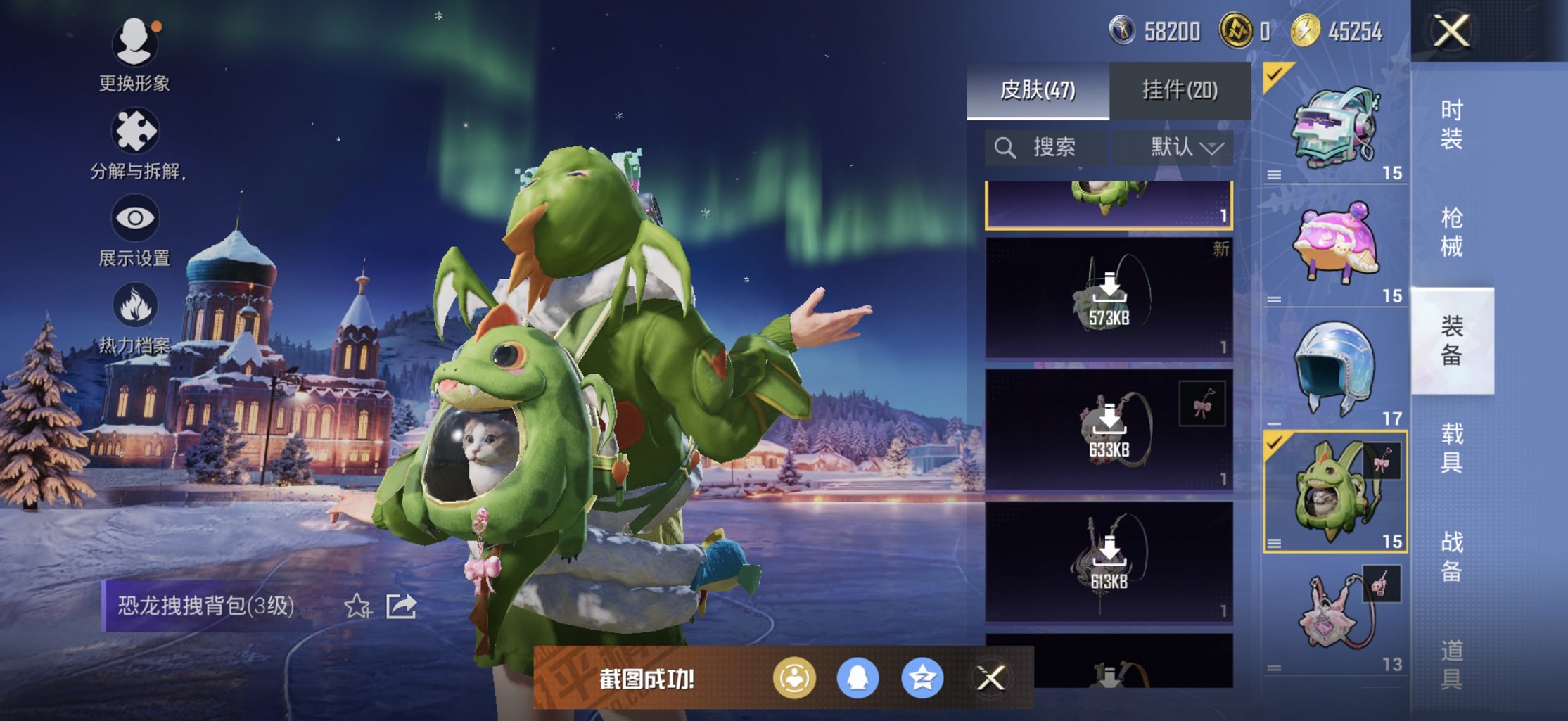
Task: Select the pixel headset helmet slot
Action: pyautogui.click(x=1334, y=127)
